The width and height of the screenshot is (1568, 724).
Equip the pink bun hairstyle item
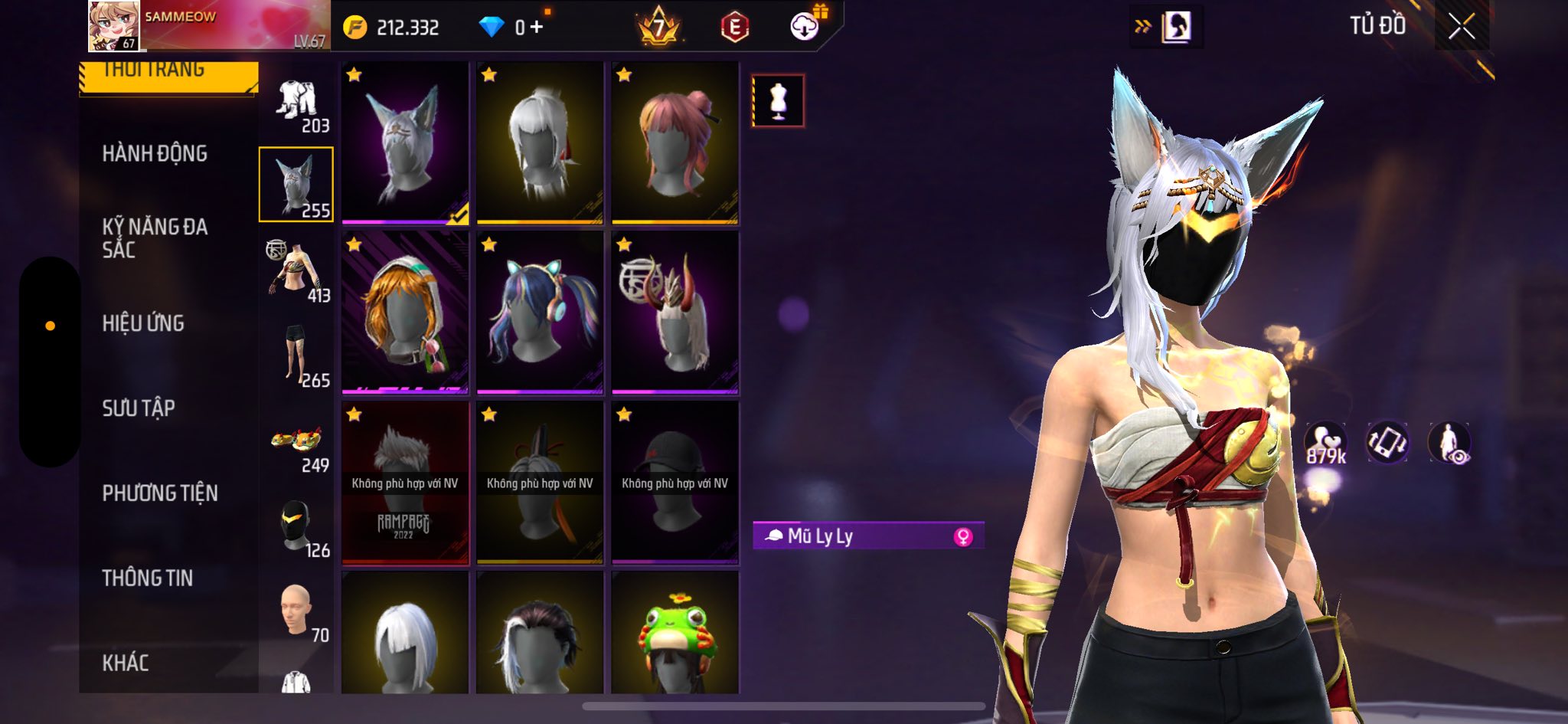[675, 143]
